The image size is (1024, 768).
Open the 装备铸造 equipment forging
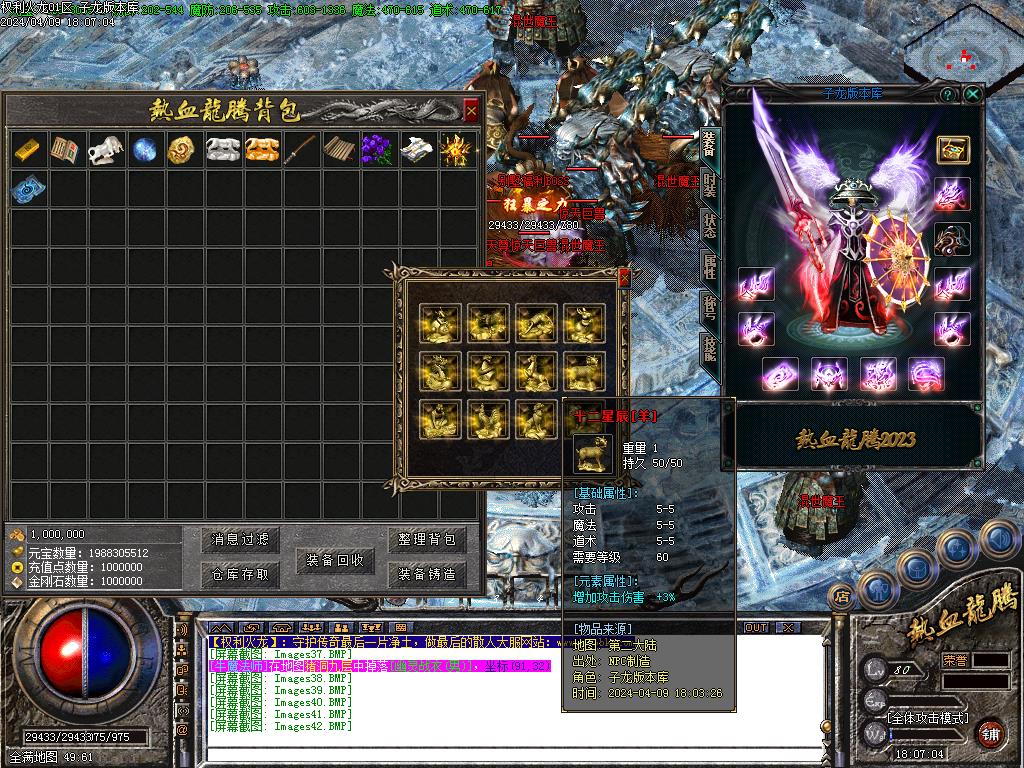[427, 574]
